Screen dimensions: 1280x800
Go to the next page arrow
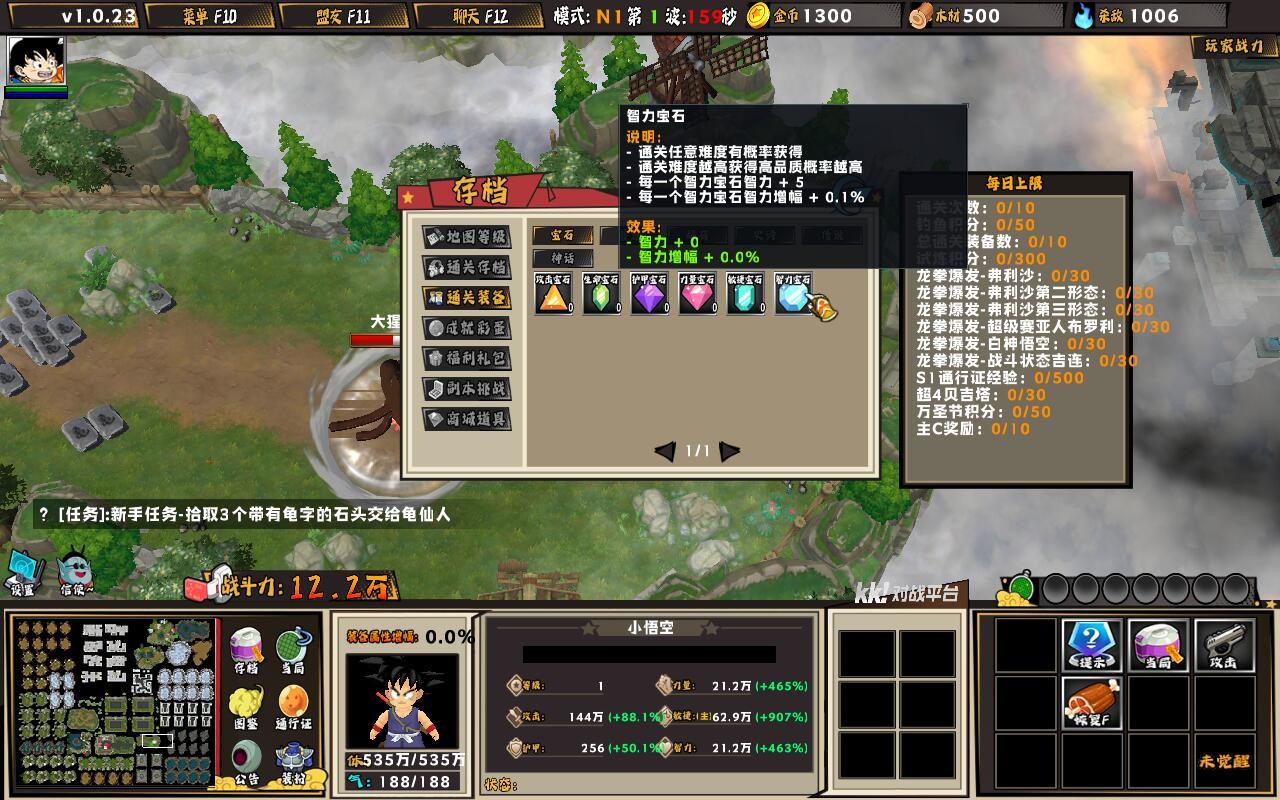pyautogui.click(x=730, y=451)
